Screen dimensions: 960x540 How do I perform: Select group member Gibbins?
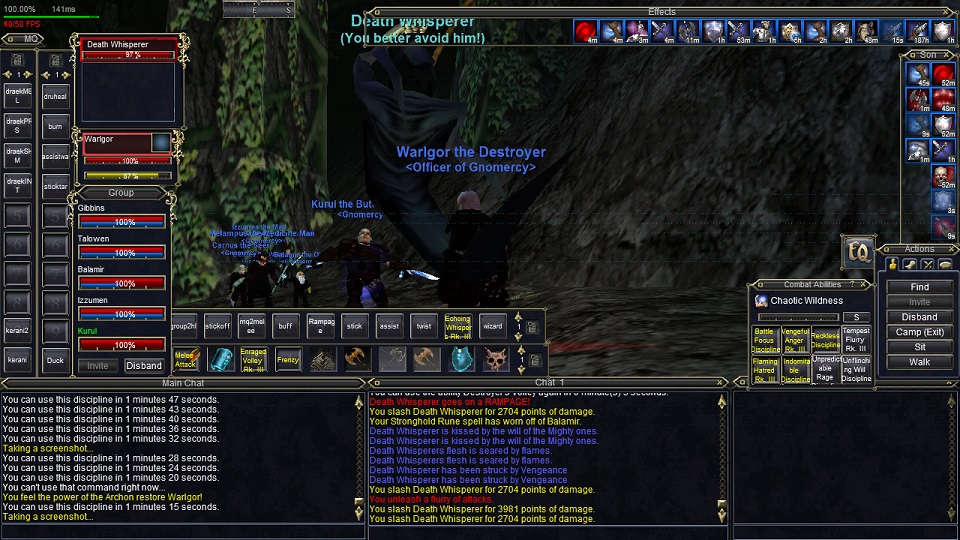122,215
